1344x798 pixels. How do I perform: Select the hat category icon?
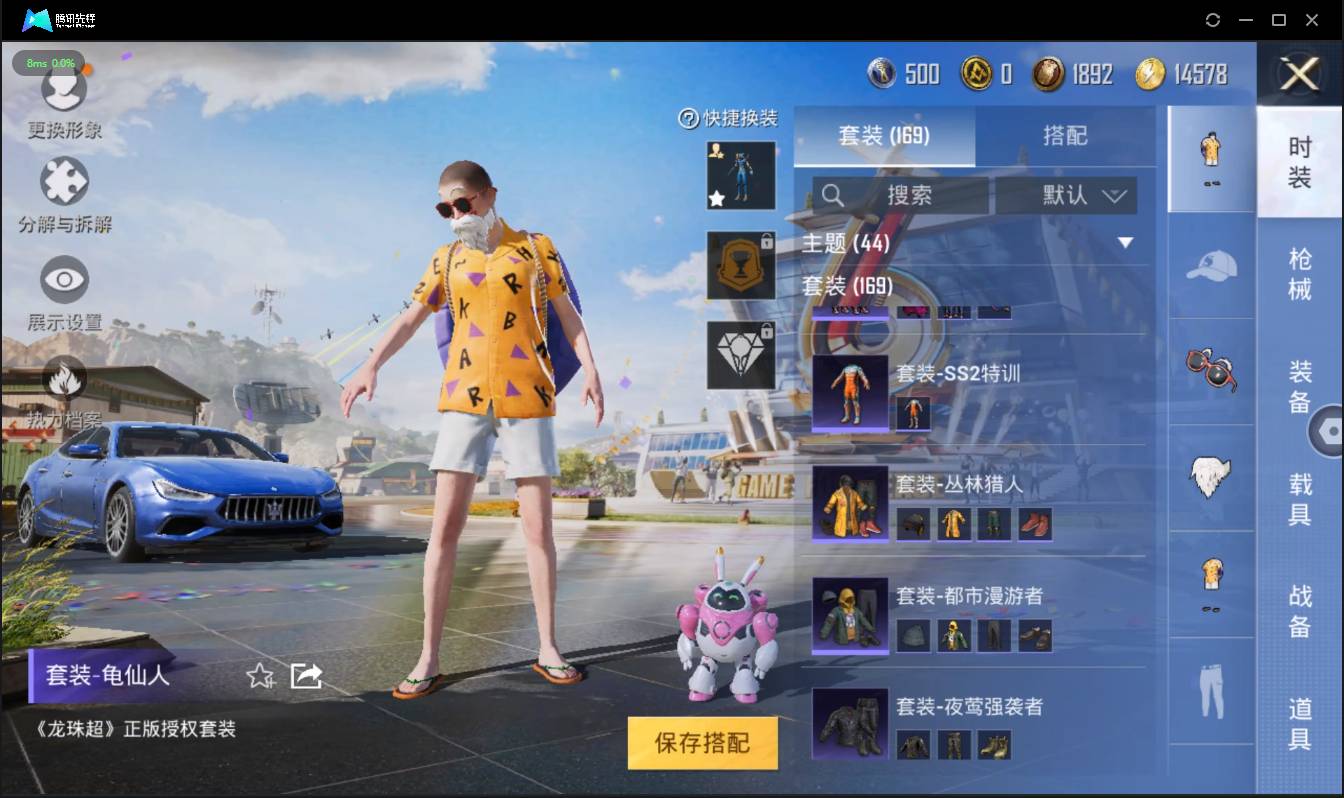coord(1211,266)
